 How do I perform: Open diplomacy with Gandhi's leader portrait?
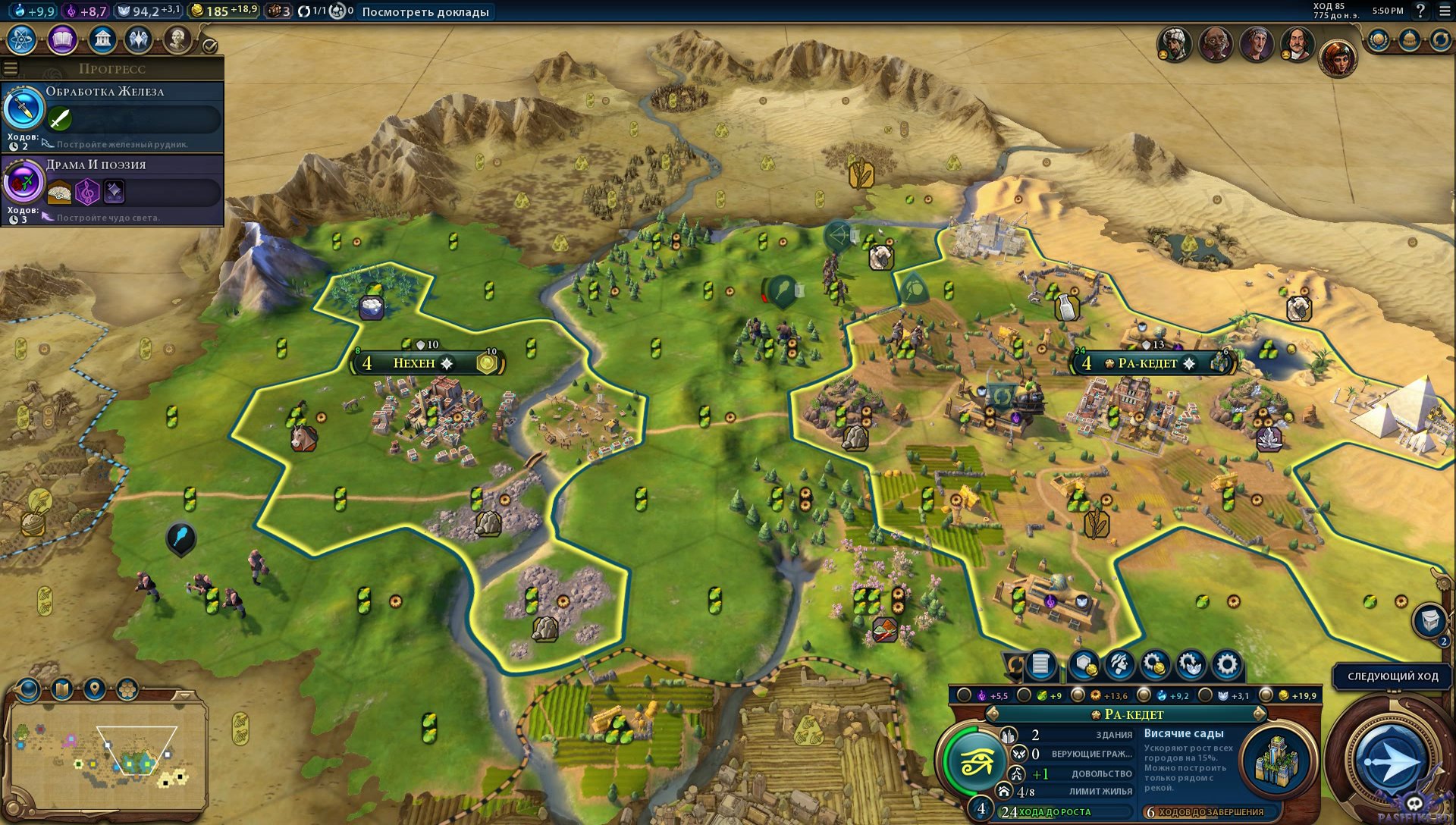(1215, 45)
